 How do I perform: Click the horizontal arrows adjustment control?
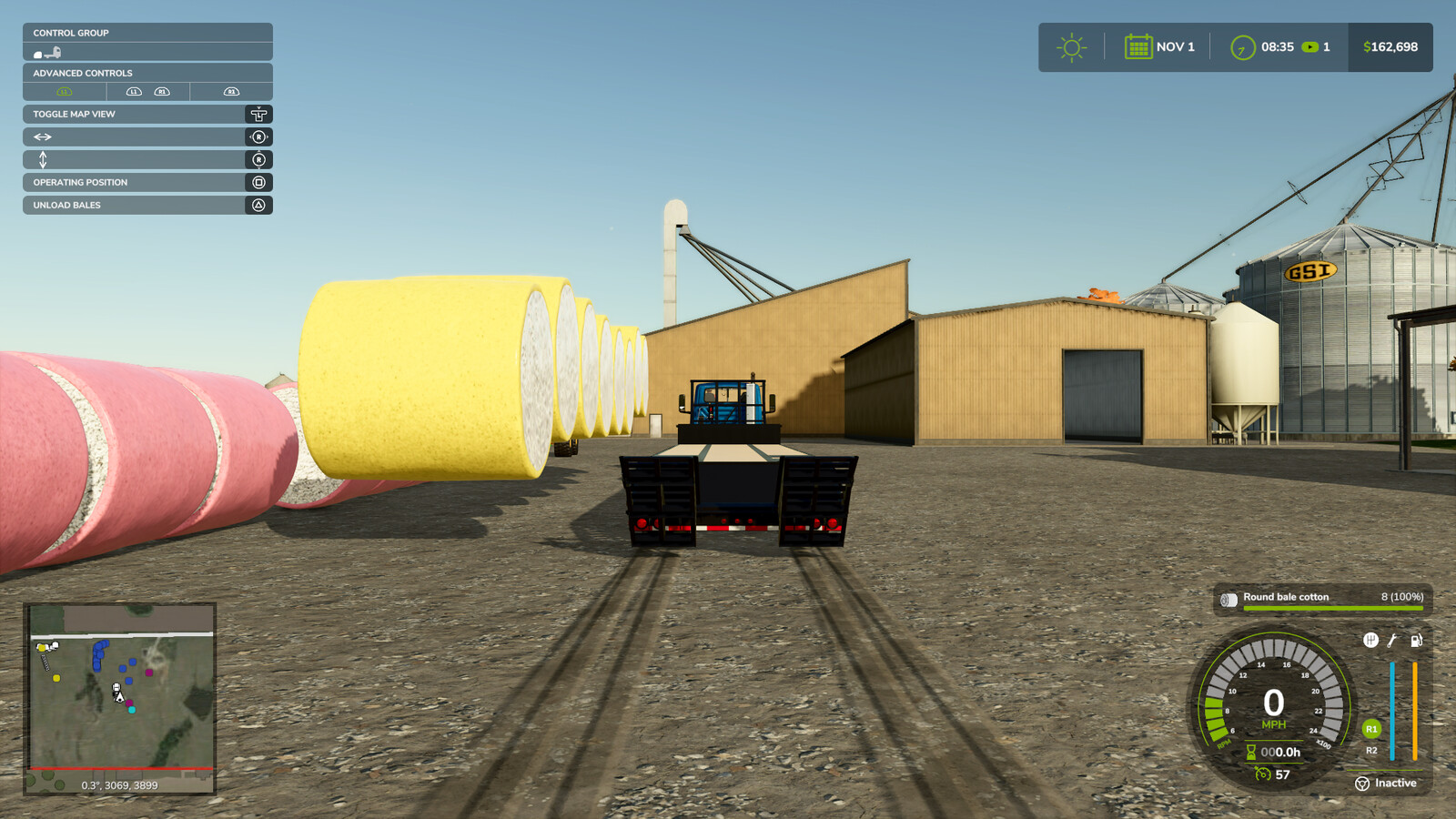[x=43, y=136]
